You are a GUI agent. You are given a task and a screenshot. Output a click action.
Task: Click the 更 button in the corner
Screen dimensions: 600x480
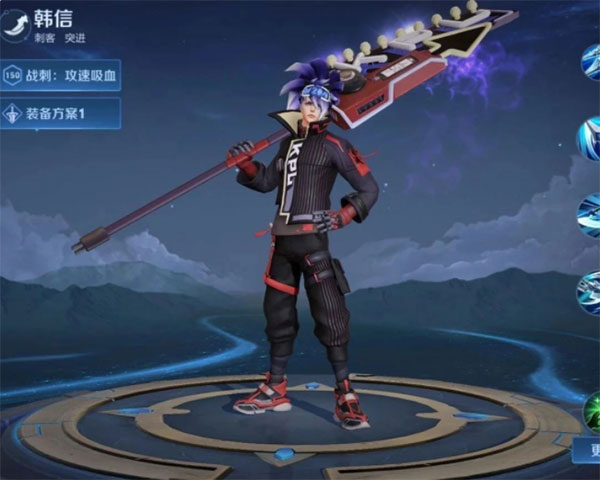tap(588, 453)
